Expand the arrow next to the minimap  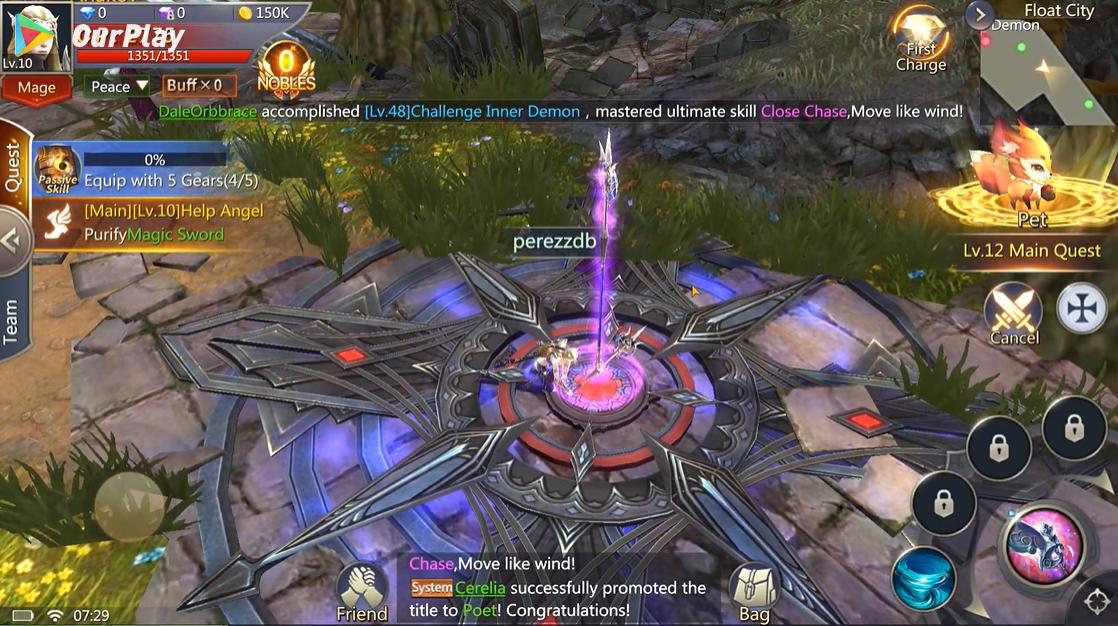click(979, 14)
